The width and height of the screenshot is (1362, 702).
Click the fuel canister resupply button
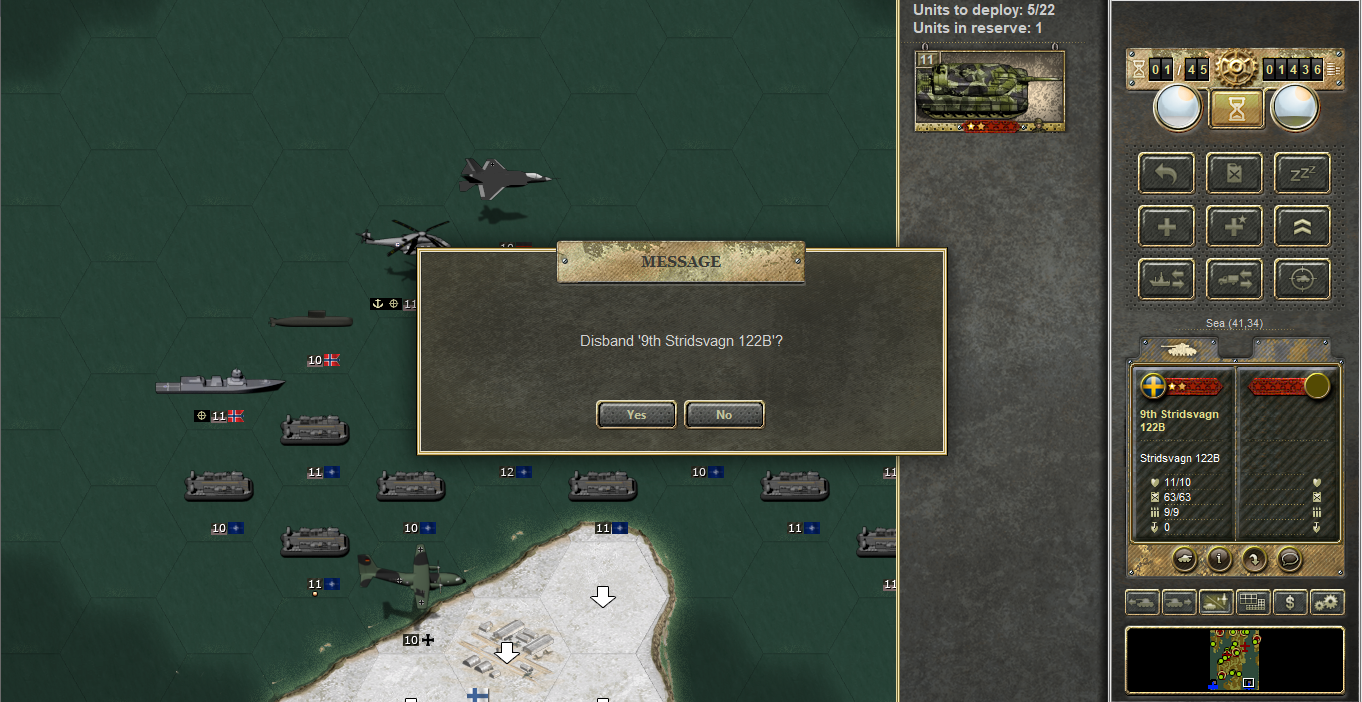click(1234, 173)
